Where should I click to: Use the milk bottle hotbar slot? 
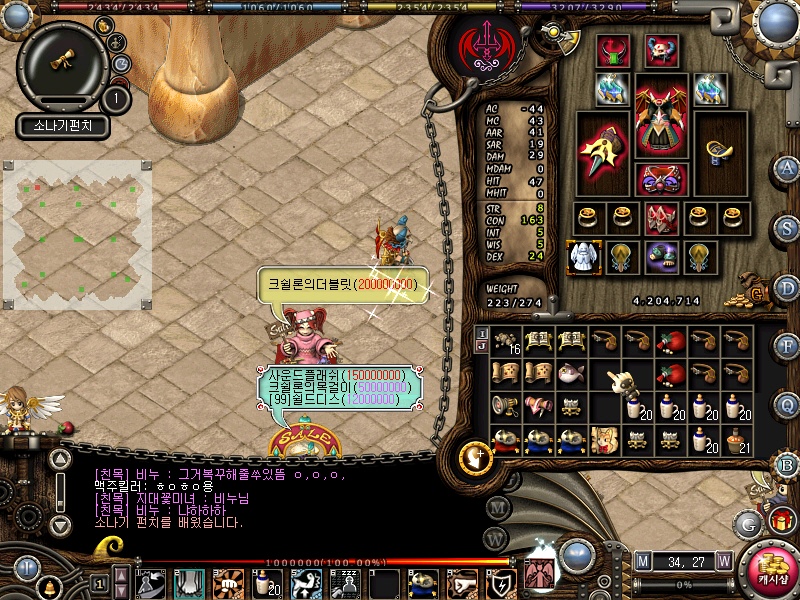click(x=263, y=582)
